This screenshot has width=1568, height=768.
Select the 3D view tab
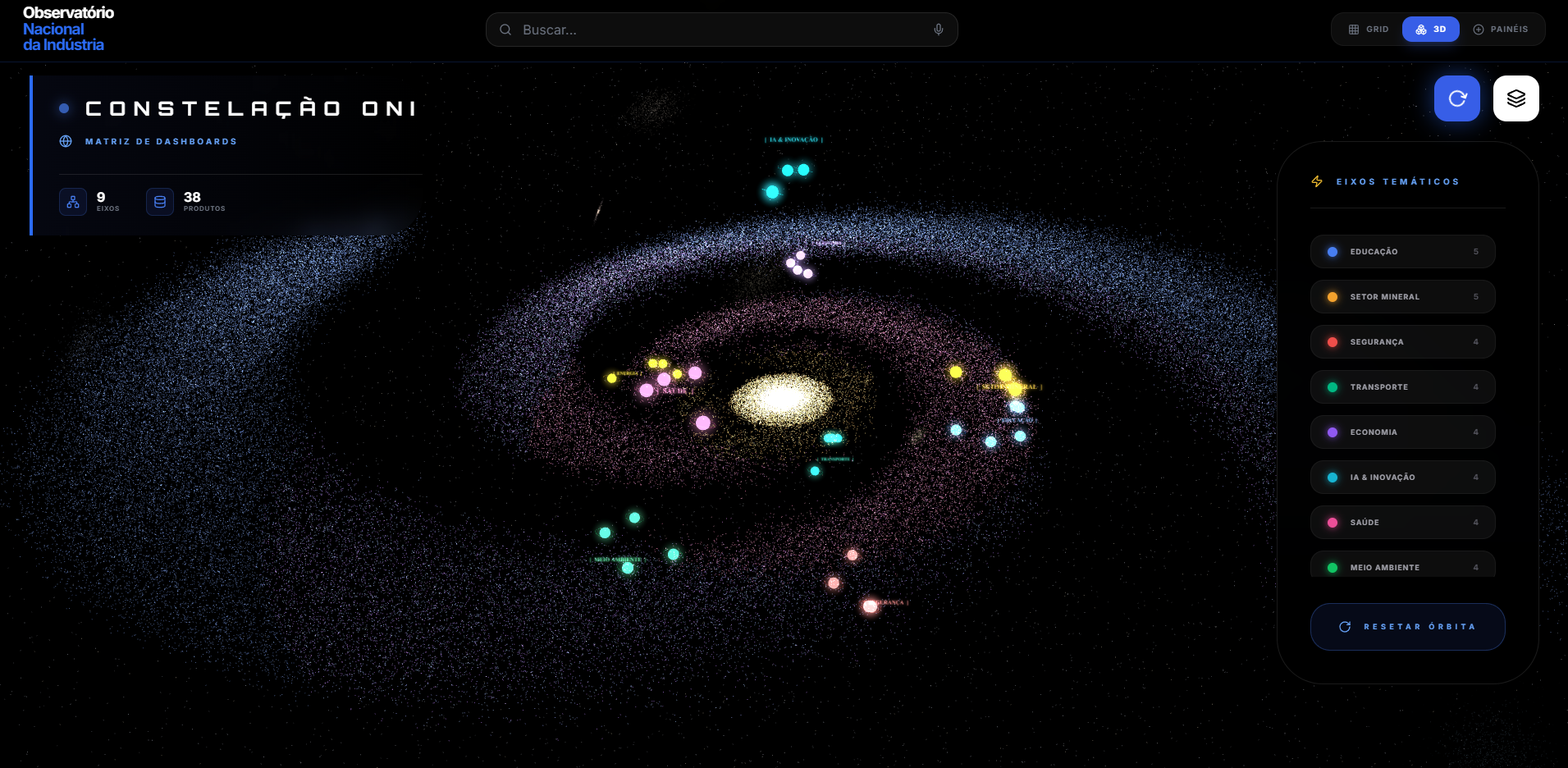coord(1430,30)
